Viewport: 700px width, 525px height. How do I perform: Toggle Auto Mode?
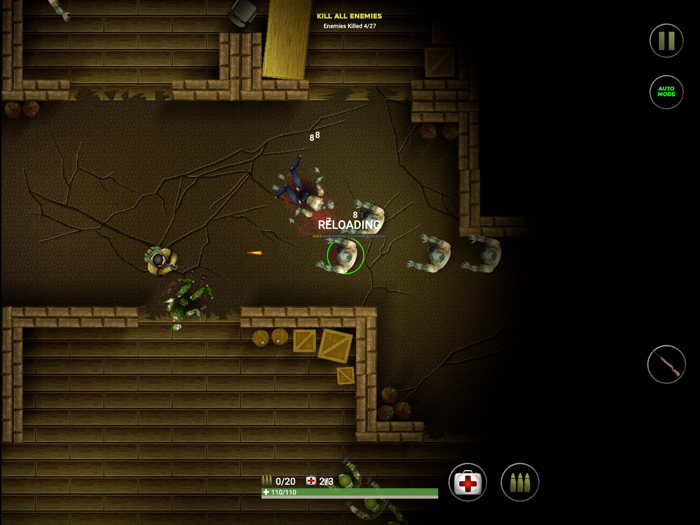point(666,92)
